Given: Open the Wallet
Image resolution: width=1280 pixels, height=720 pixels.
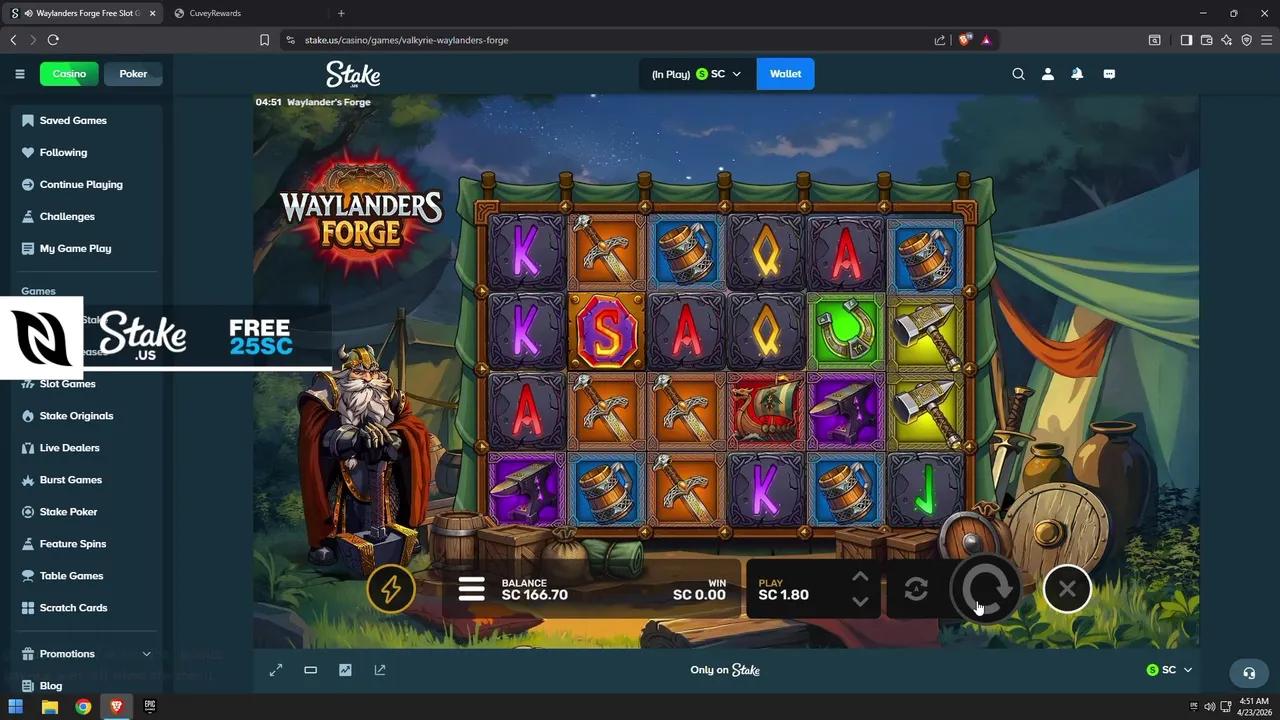Looking at the screenshot, I should point(785,73).
